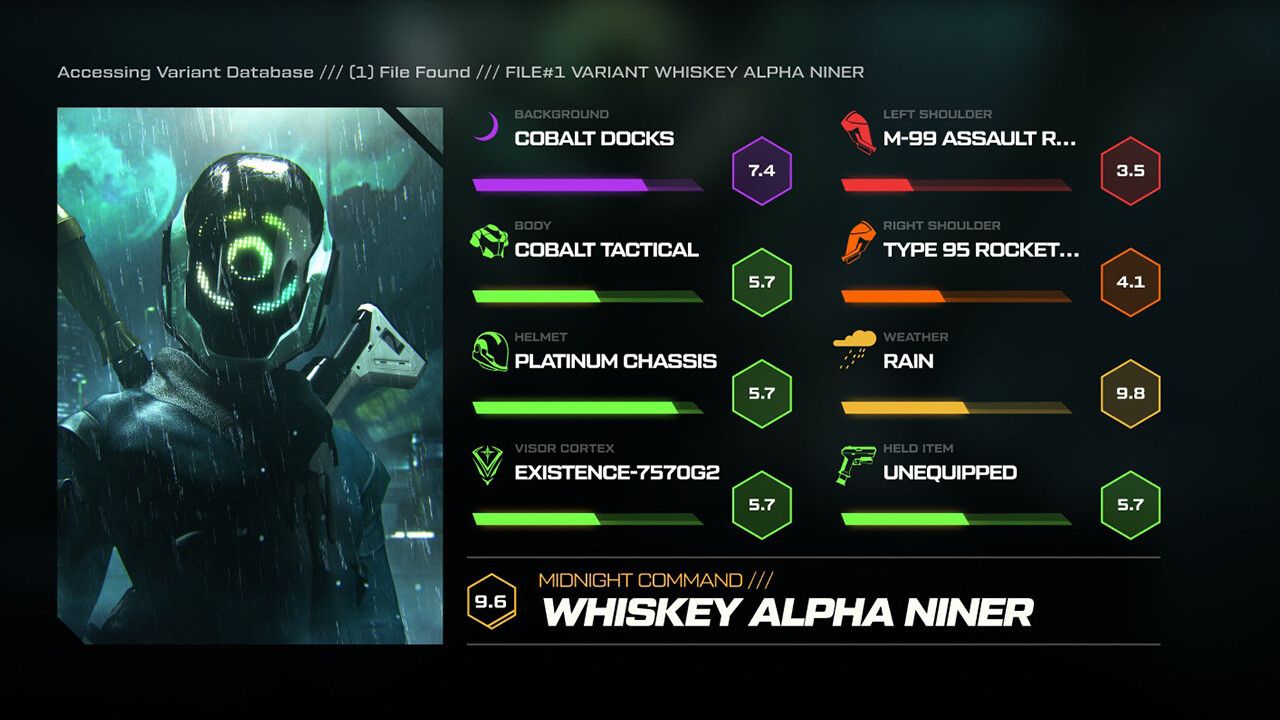
Task: Select the Unequipped held item entry
Action: 949,472
